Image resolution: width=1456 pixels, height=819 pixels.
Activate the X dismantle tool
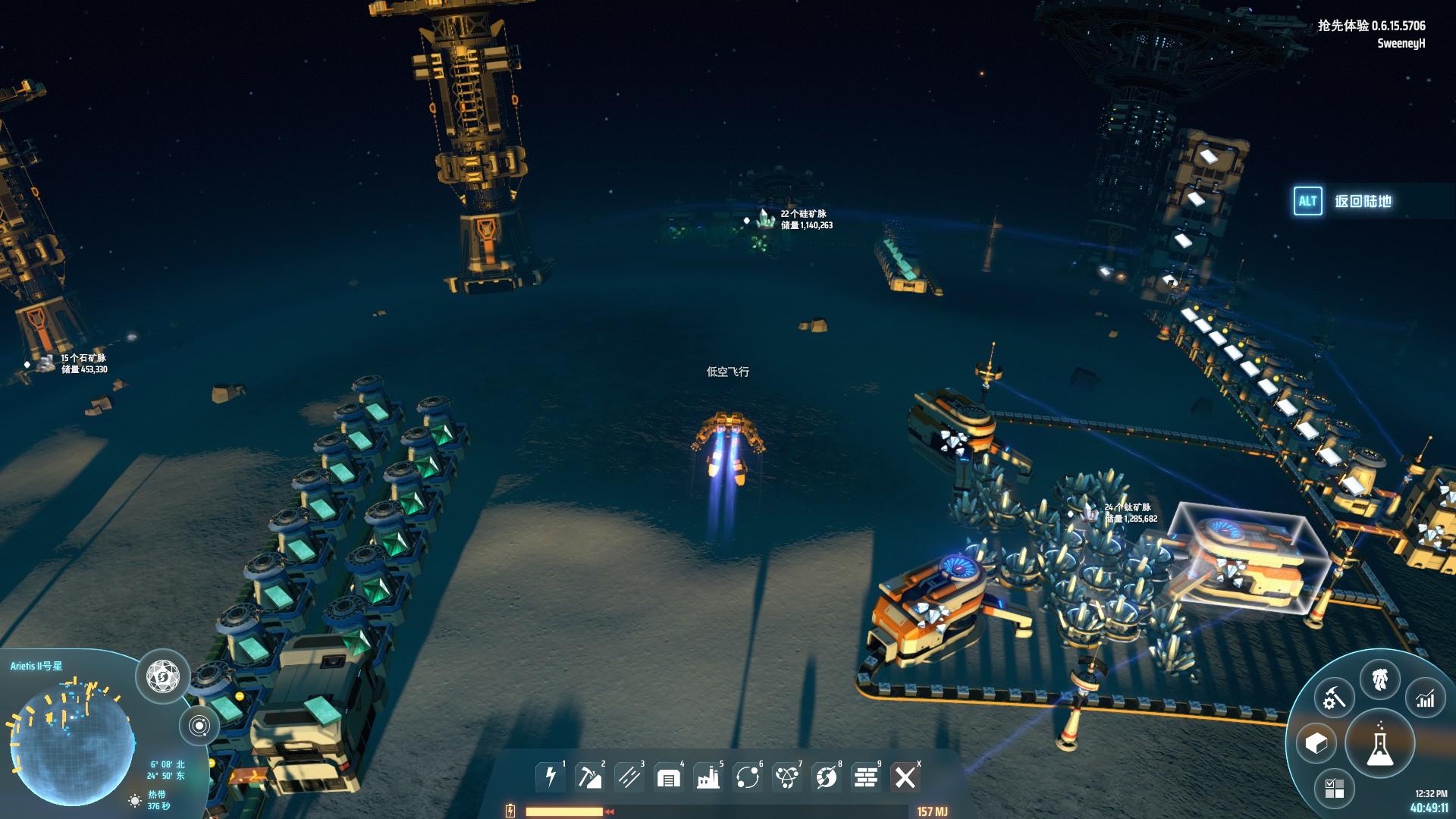point(905,777)
